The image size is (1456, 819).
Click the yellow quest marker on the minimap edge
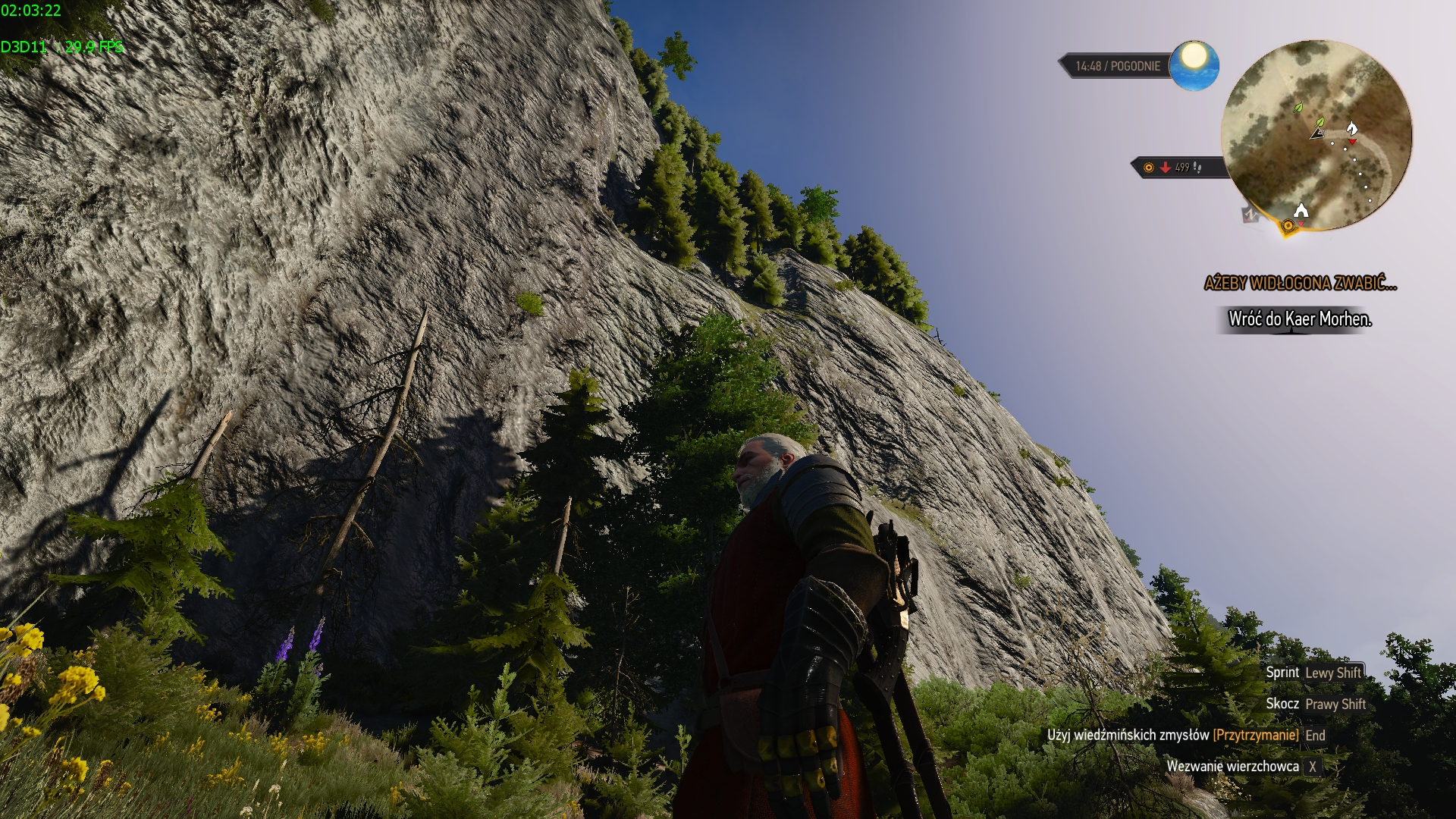[x=1288, y=226]
